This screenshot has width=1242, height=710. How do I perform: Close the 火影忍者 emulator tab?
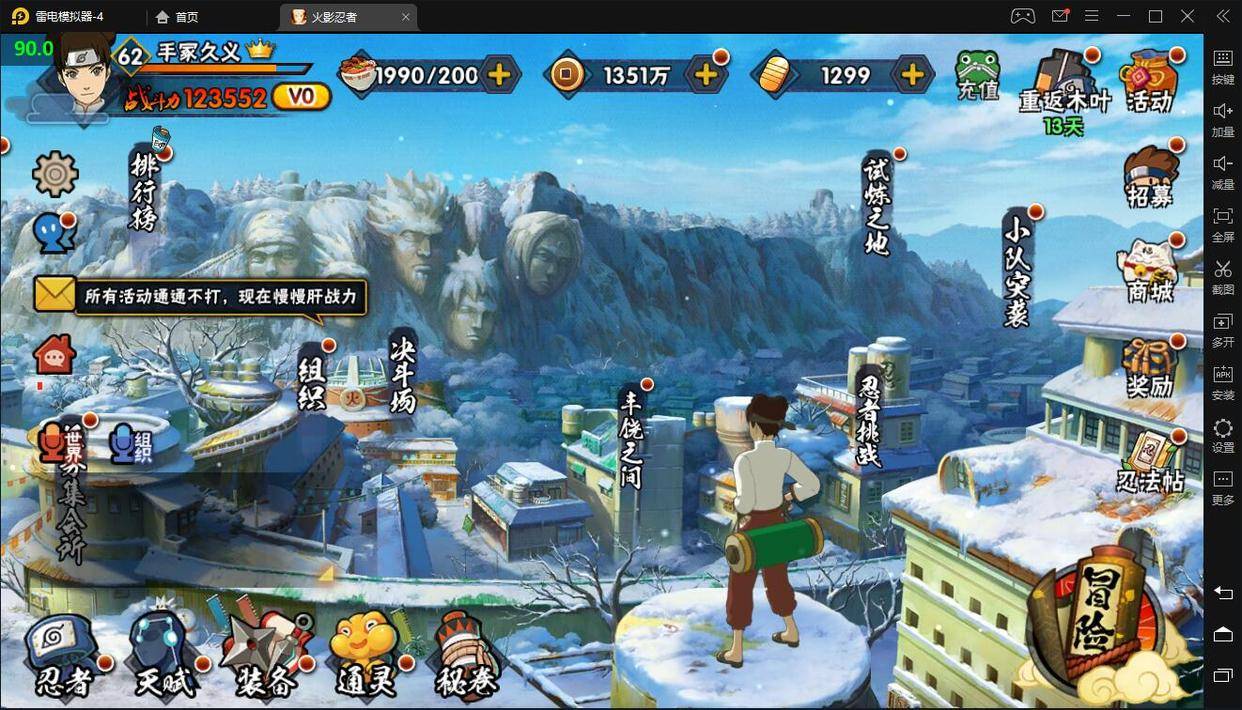pos(405,17)
